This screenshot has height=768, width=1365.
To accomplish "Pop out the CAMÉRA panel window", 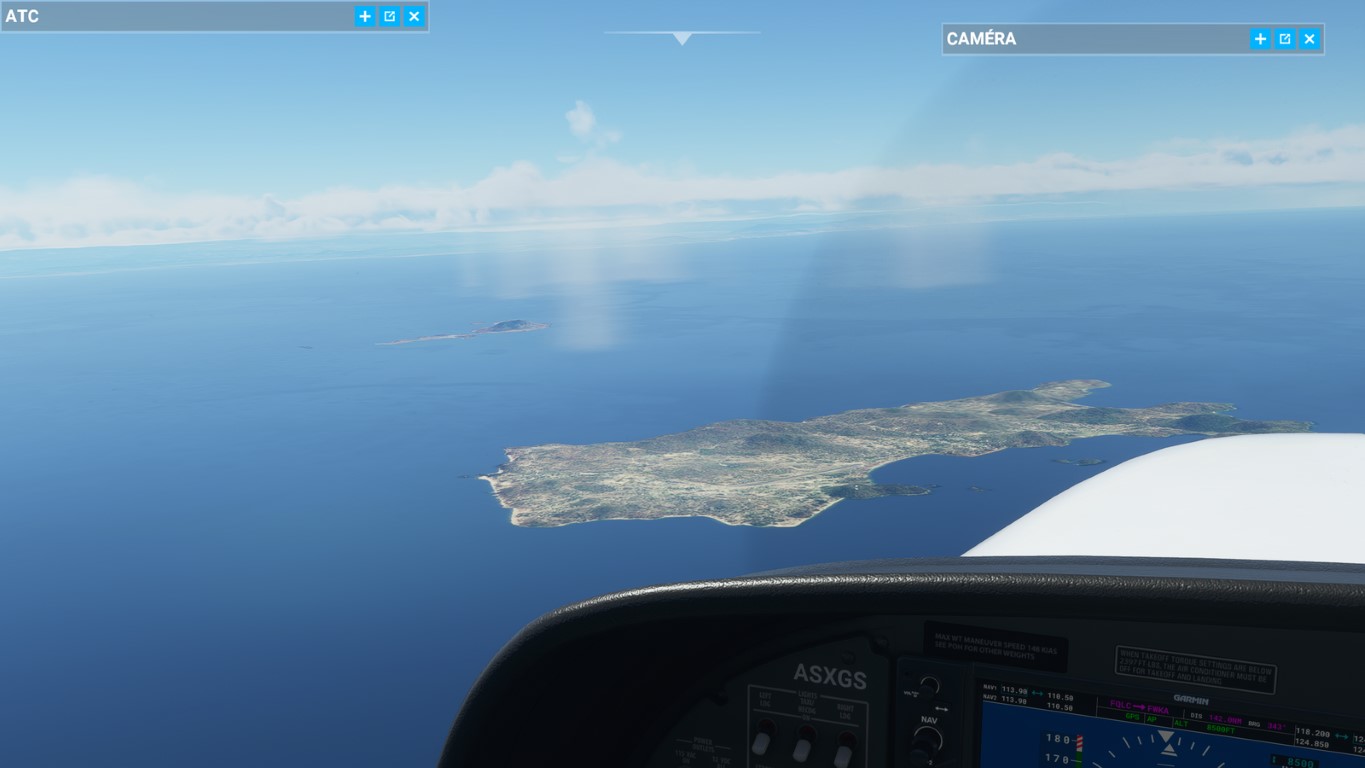I will [1285, 39].
